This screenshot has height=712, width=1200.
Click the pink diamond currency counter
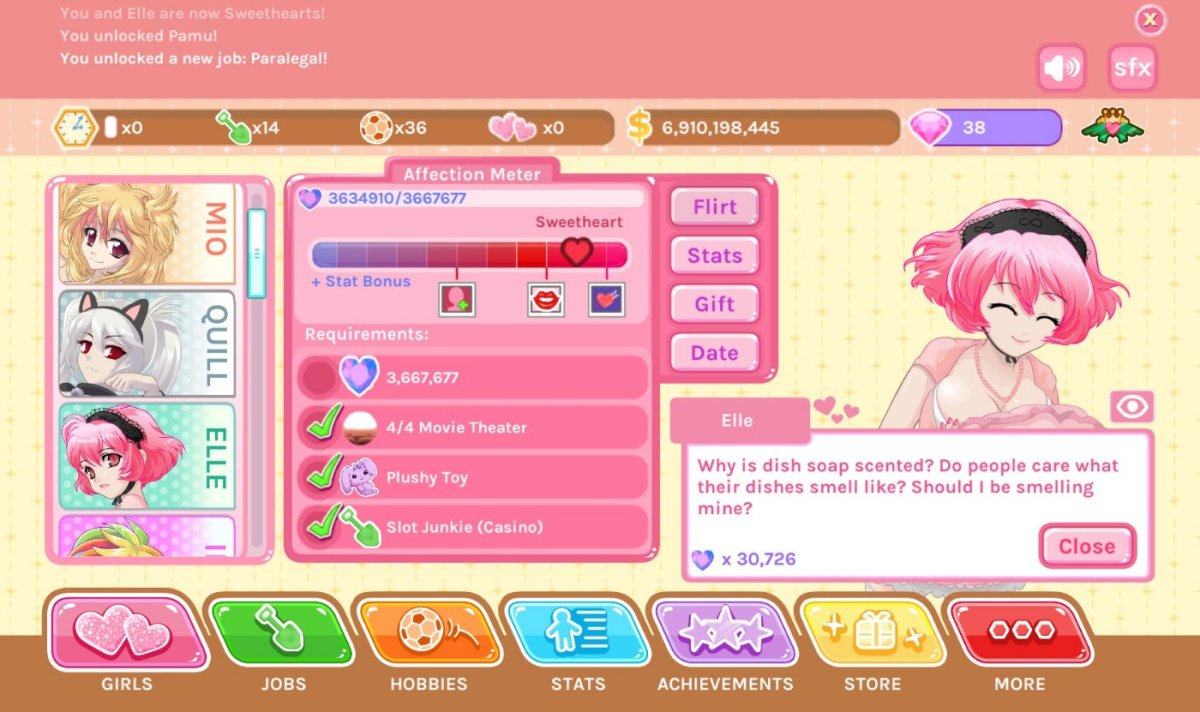985,128
